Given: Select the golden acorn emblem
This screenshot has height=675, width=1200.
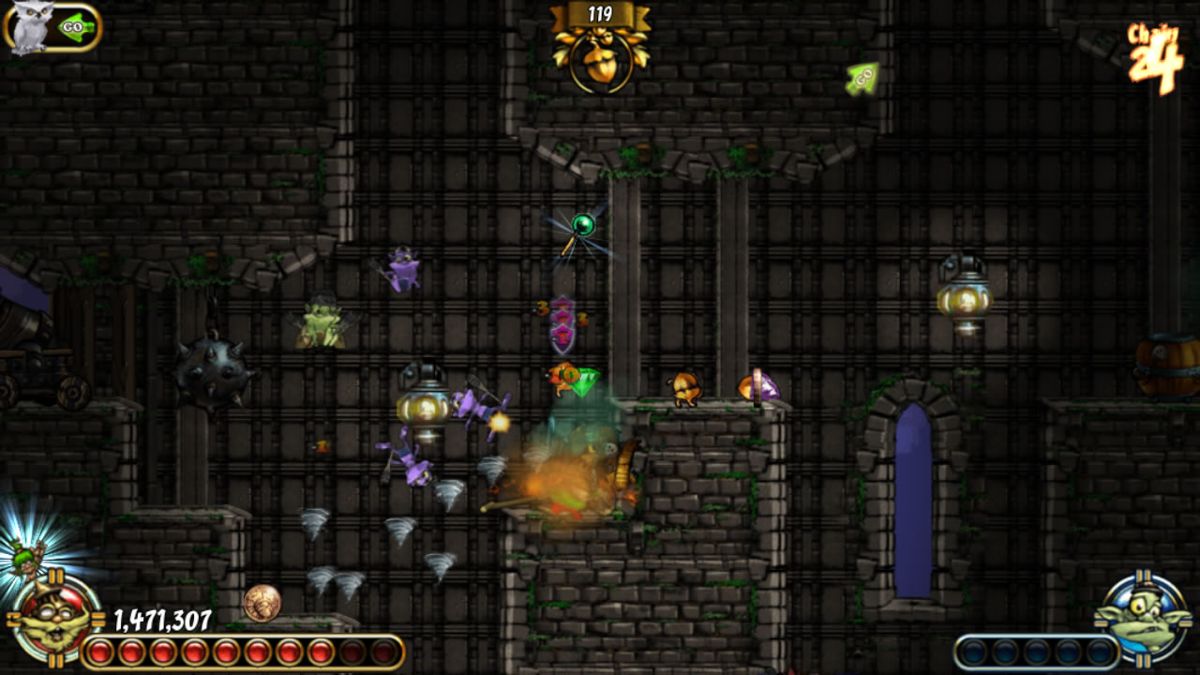Looking at the screenshot, I should point(600,60).
